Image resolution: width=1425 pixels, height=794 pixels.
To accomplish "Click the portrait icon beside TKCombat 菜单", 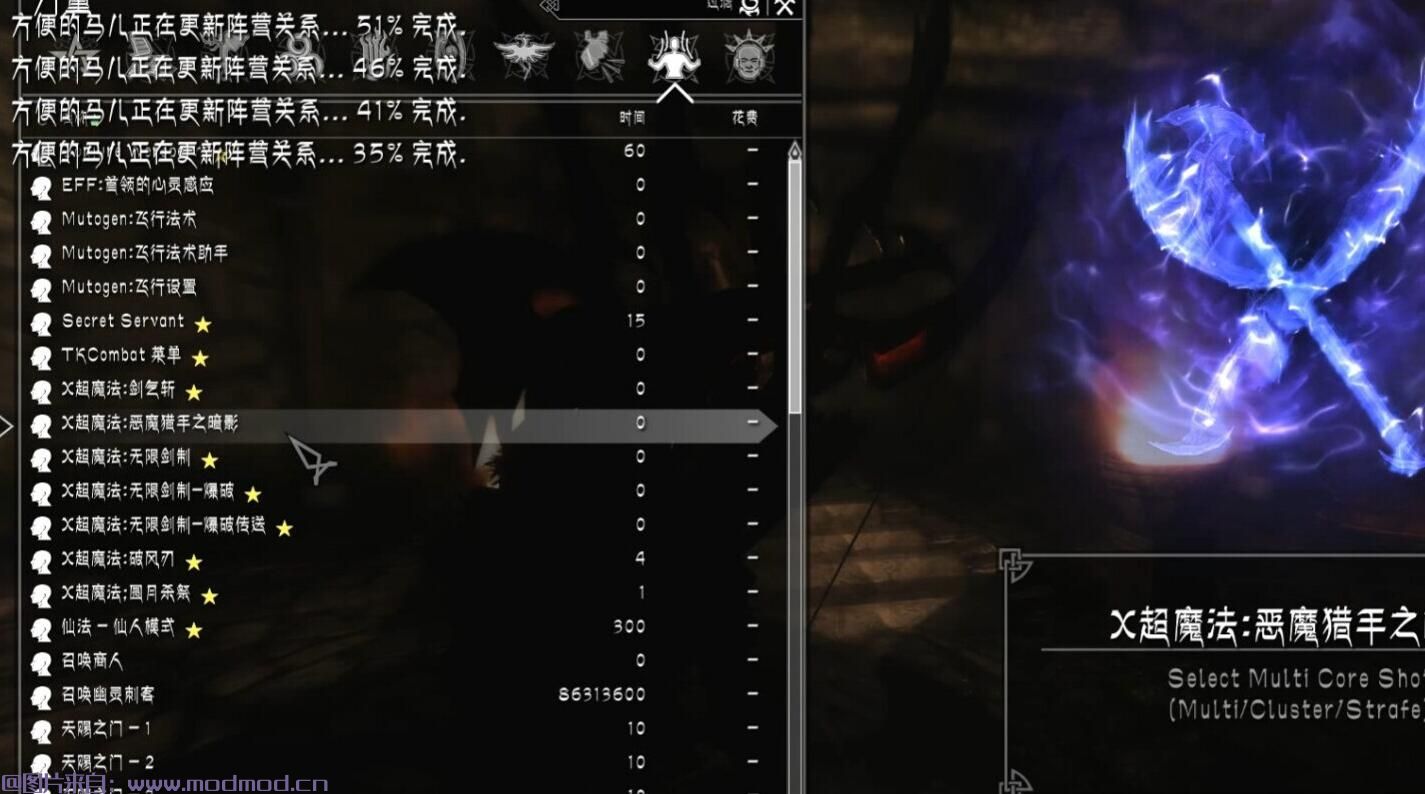I will [42, 356].
